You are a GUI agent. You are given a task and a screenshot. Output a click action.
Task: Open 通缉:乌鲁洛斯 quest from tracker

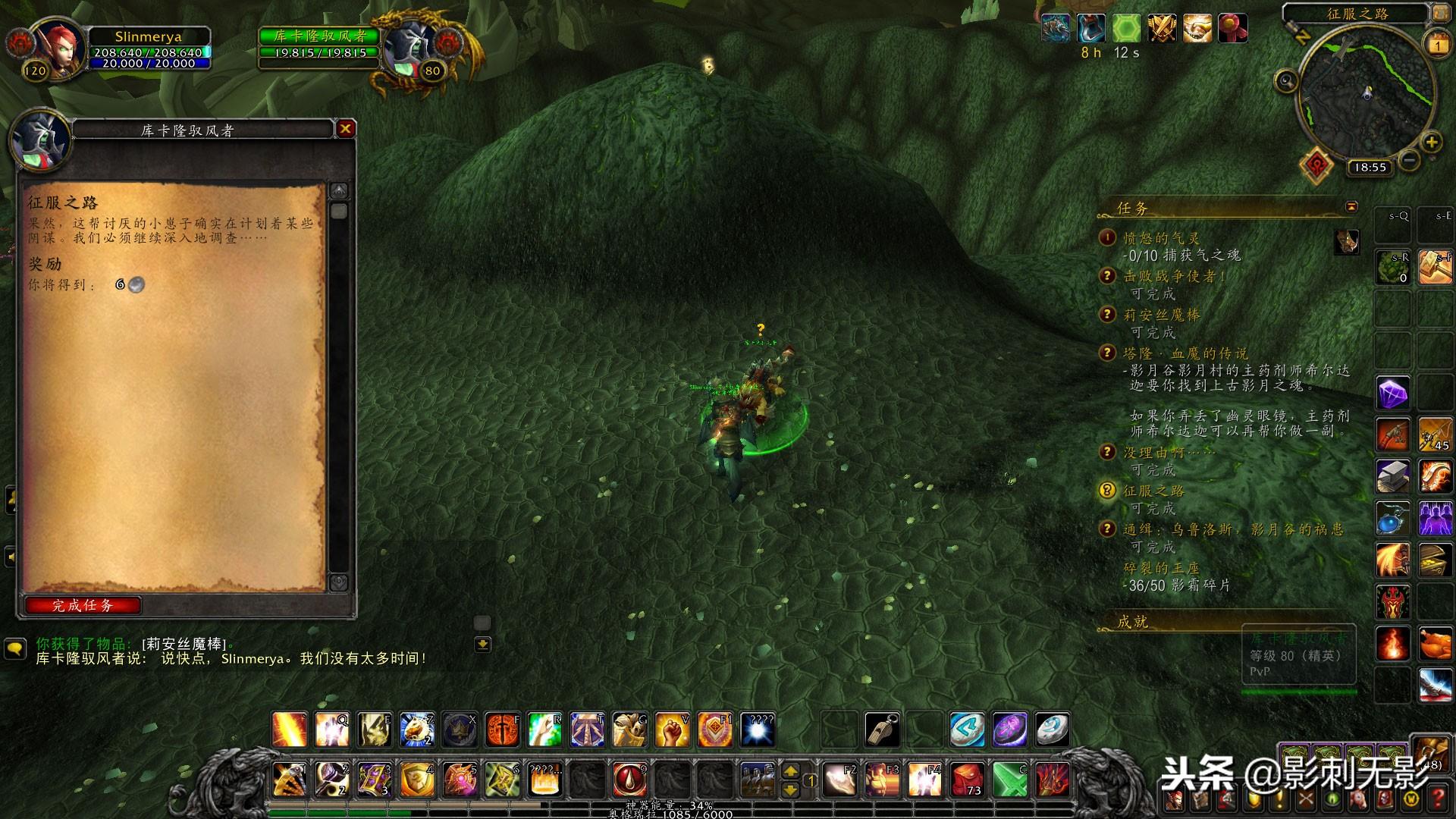1232,529
